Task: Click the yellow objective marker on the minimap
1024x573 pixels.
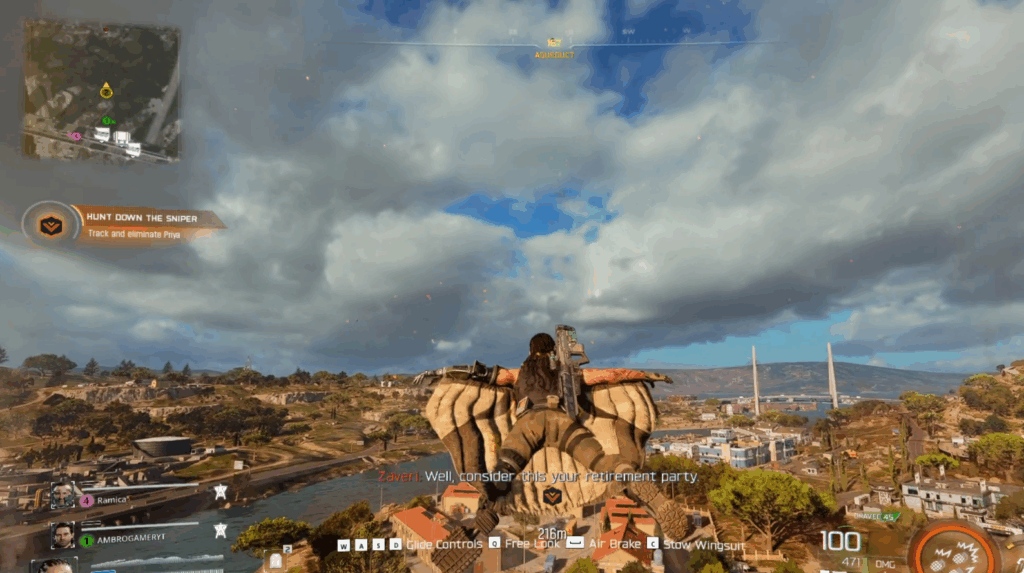Action: [x=106, y=91]
